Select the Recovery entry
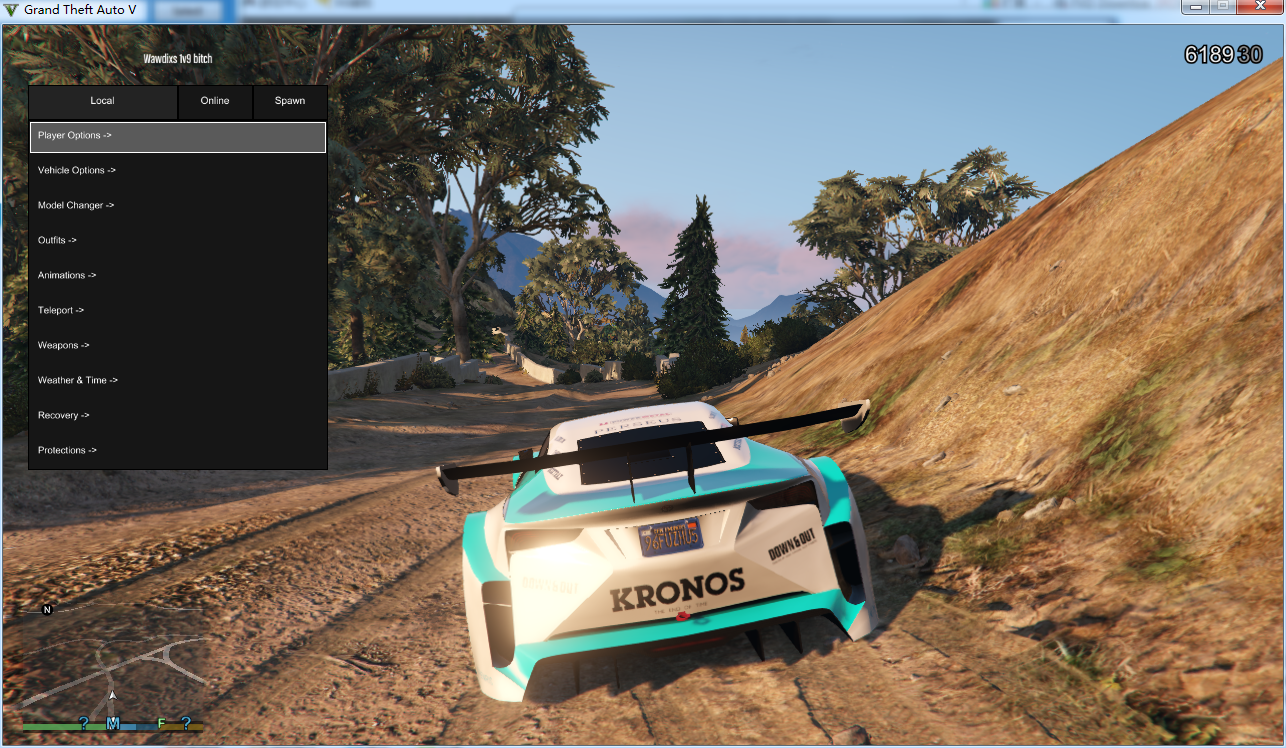 177,416
